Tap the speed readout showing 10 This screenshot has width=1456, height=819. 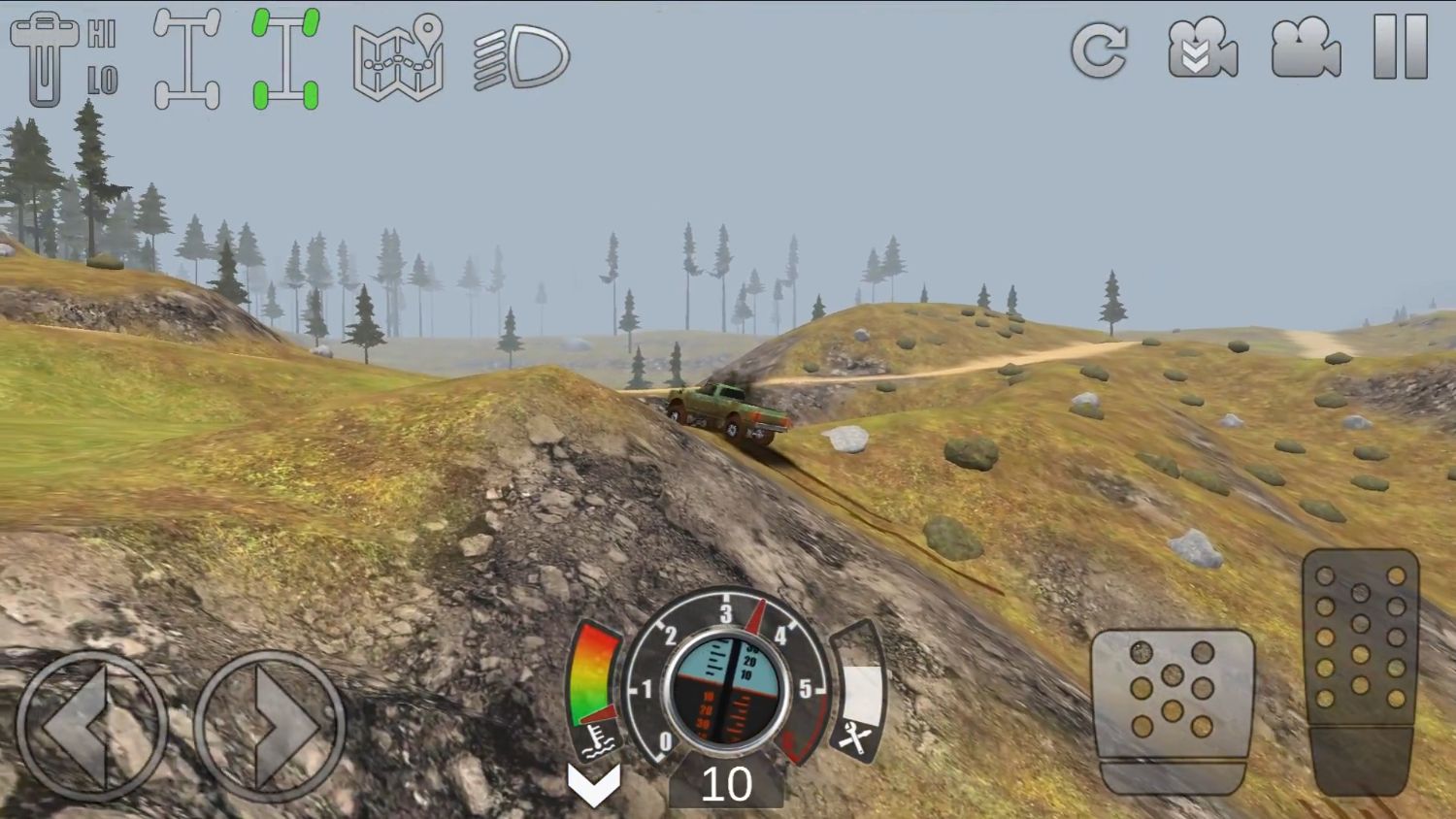(x=730, y=784)
